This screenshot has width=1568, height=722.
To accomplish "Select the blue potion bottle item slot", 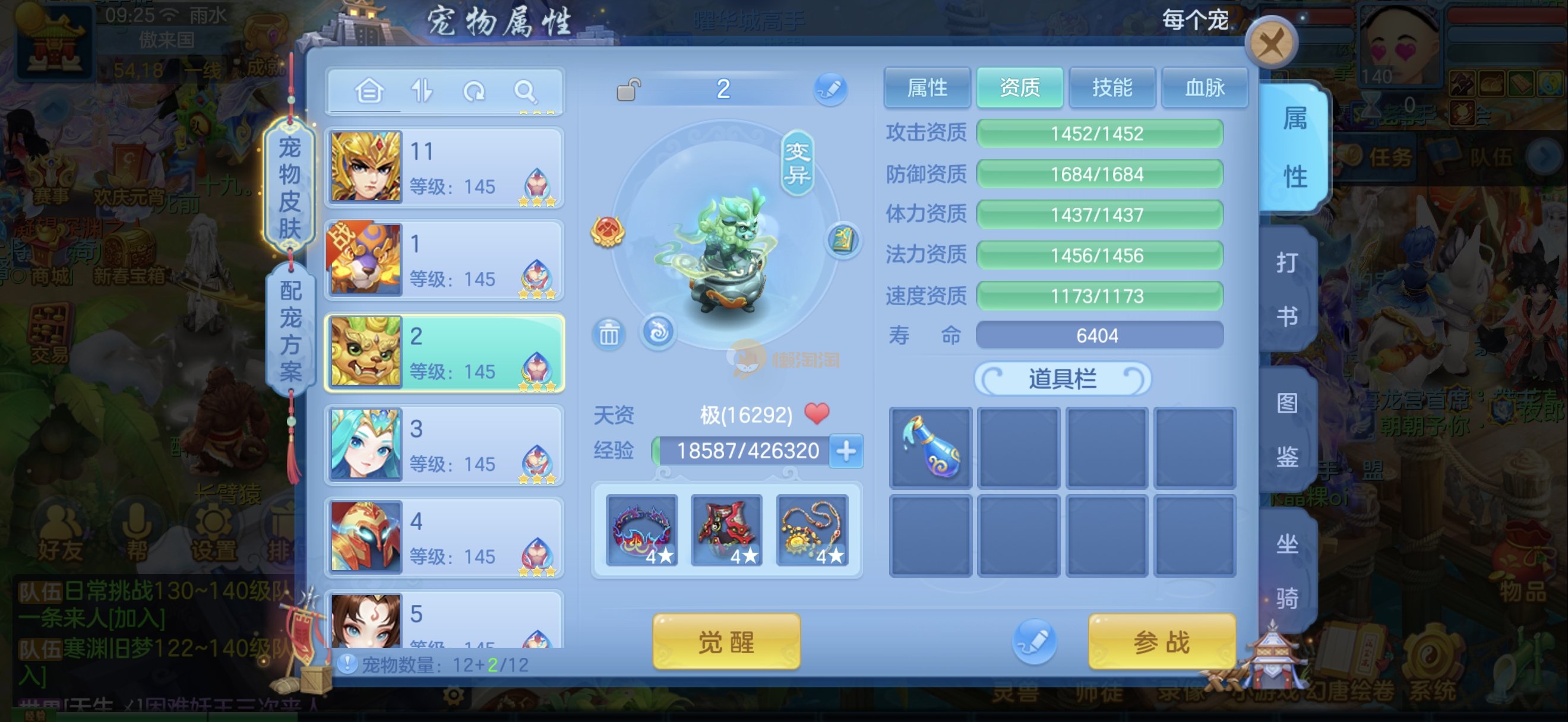I will (930, 448).
